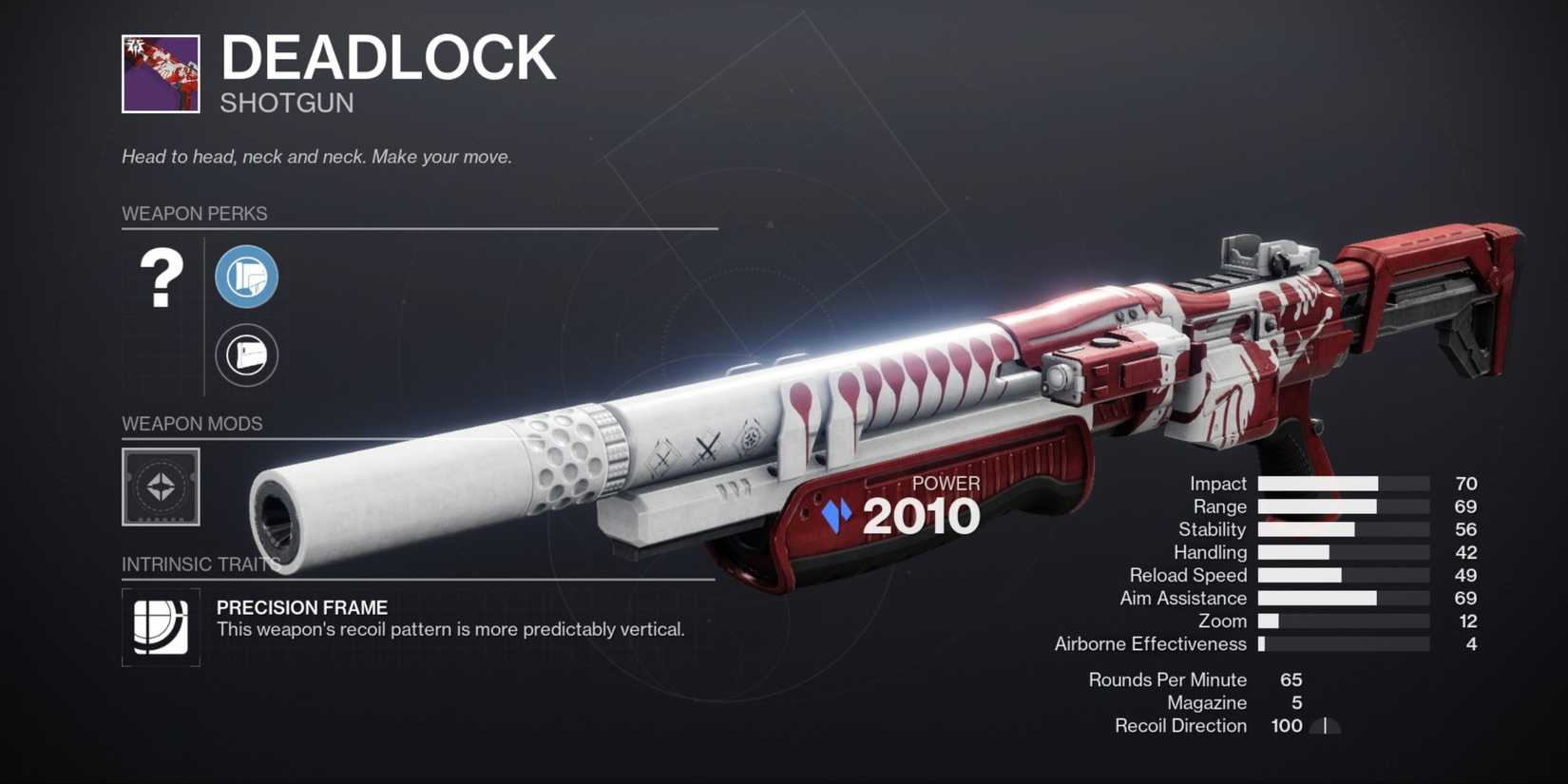1568x784 pixels.
Task: Click the Precision Frame description text
Action: pos(451,628)
